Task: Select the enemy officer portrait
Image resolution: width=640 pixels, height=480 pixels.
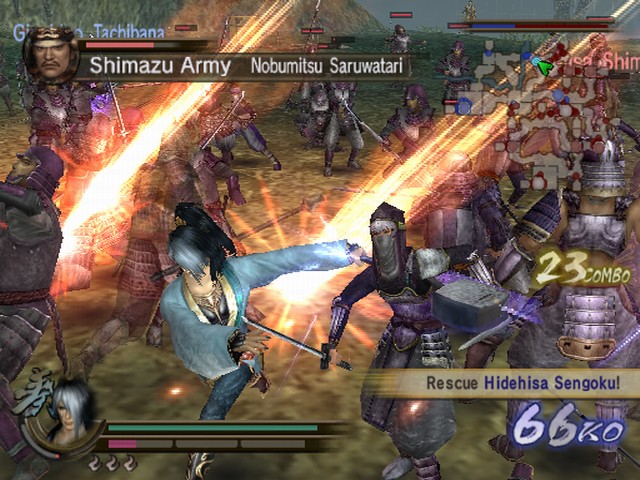Action: (x=51, y=55)
